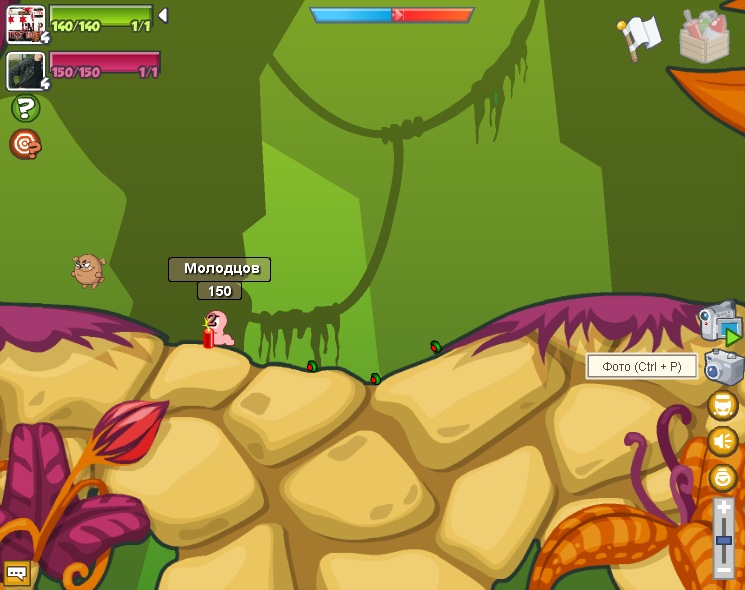Select the green team player avatar

pos(25,24)
